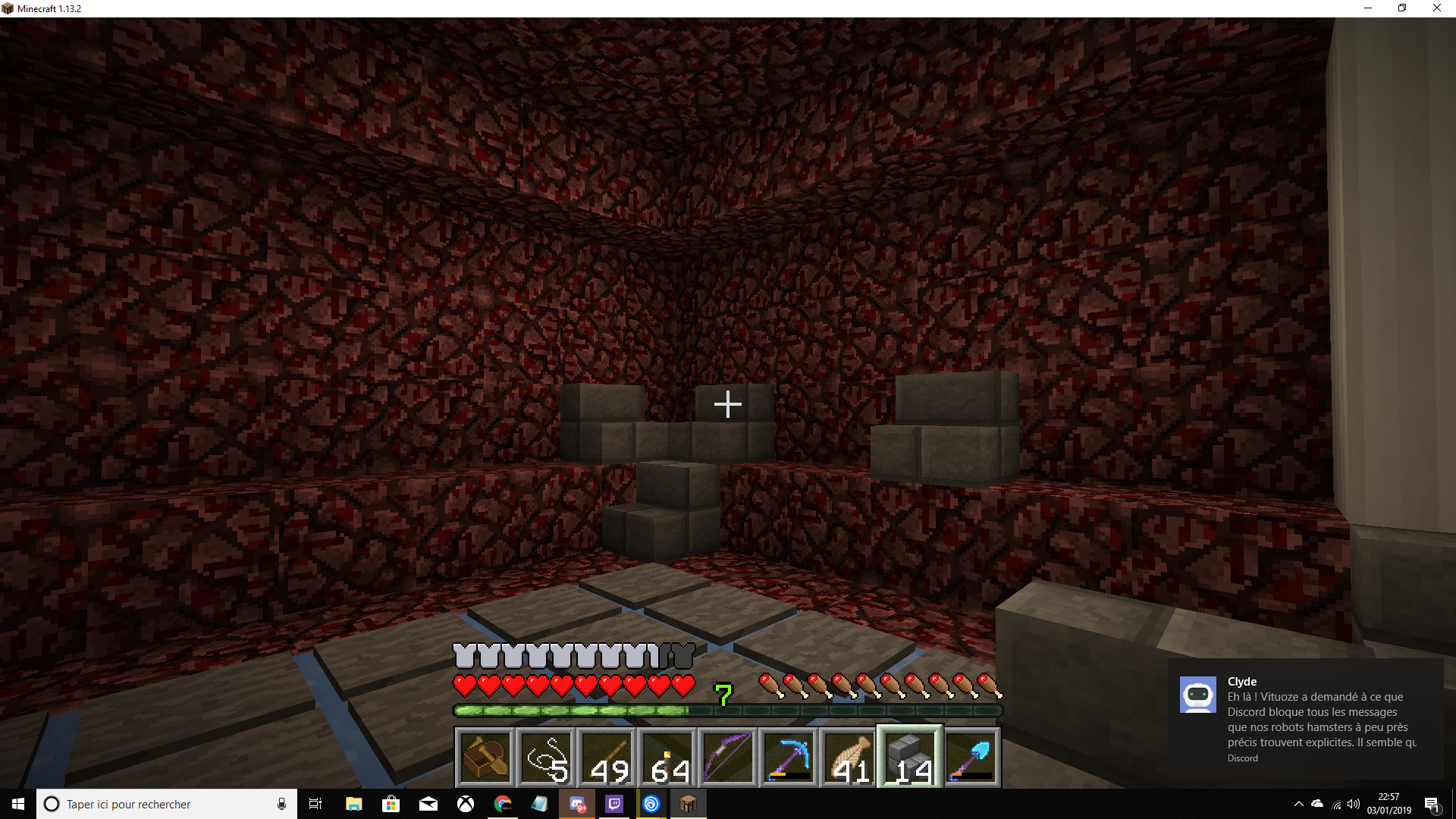Open the Clyde Discord notification

1306,718
